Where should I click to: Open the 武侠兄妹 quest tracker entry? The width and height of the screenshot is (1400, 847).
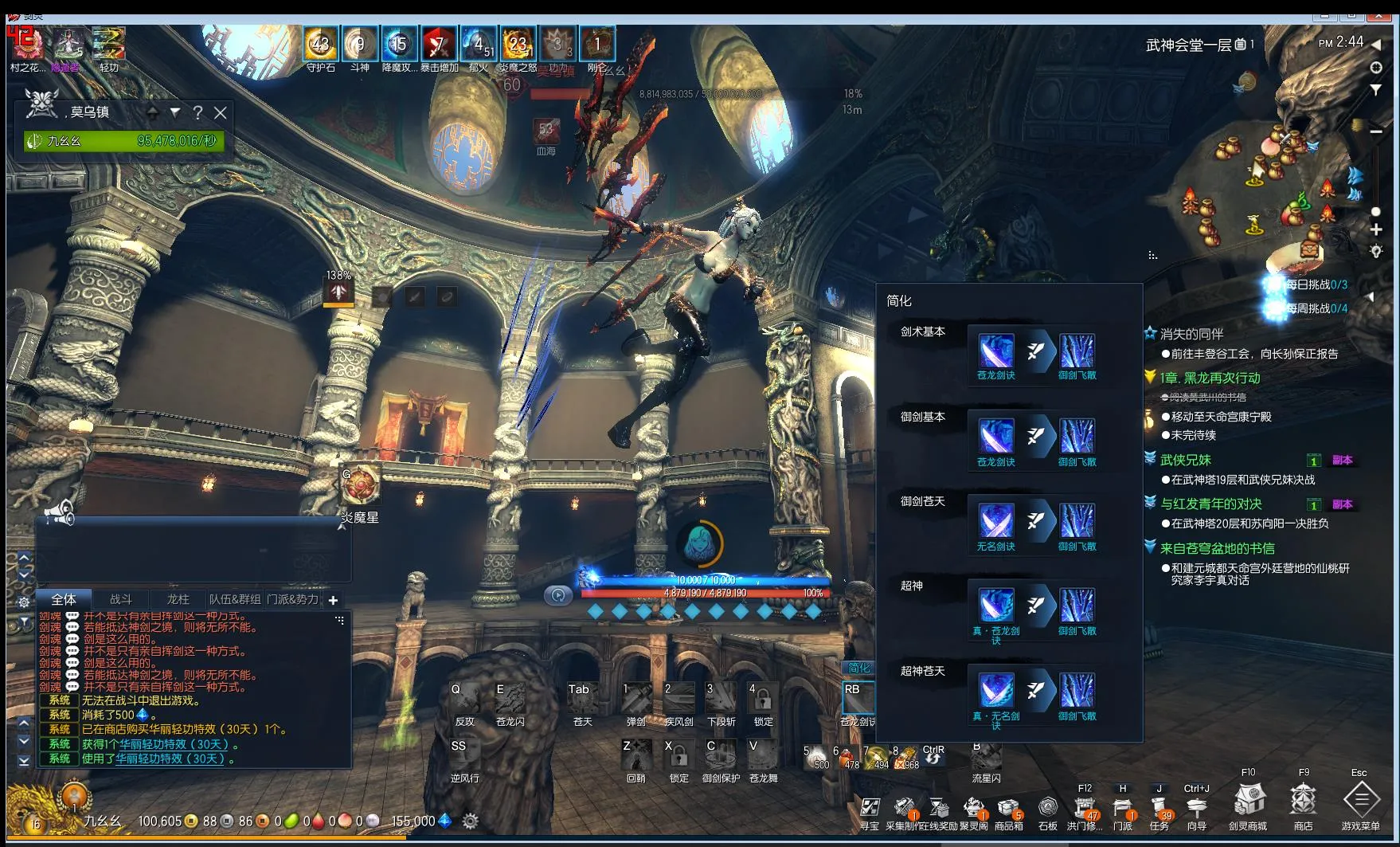[1185, 460]
